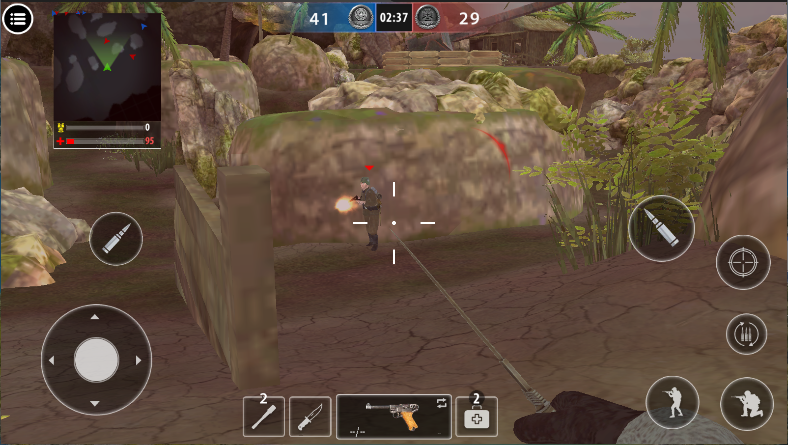Open the hamburger menu
This screenshot has width=788, height=445.
18,18
